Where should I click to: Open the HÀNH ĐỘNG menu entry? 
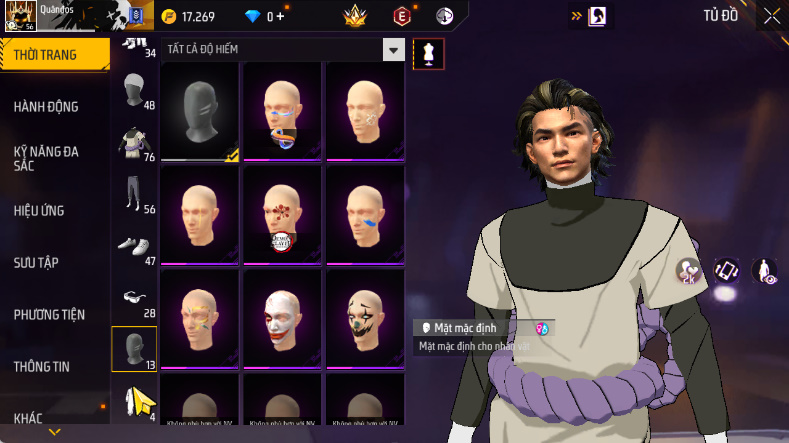click(x=46, y=106)
